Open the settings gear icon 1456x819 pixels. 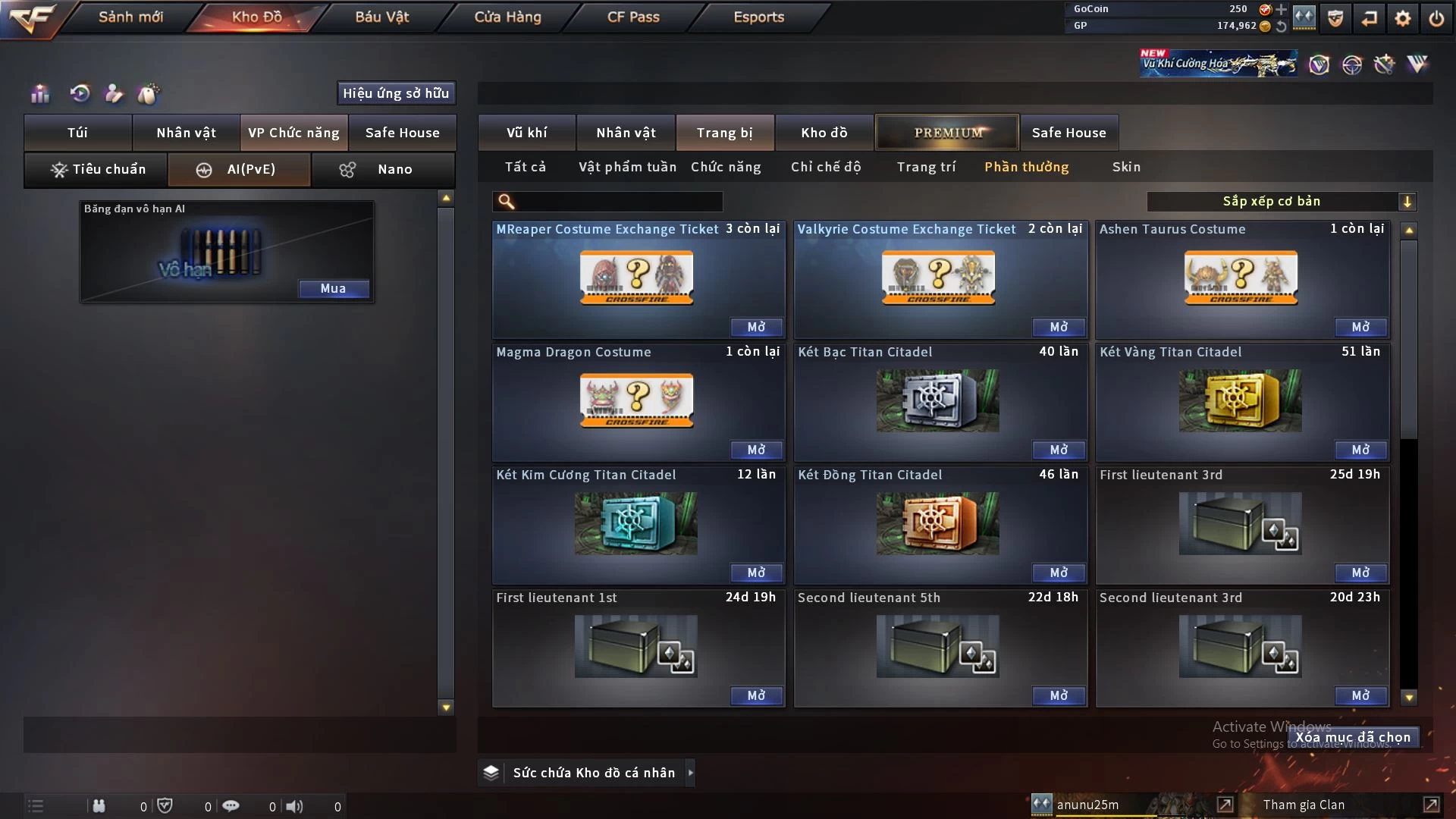[x=1403, y=18]
